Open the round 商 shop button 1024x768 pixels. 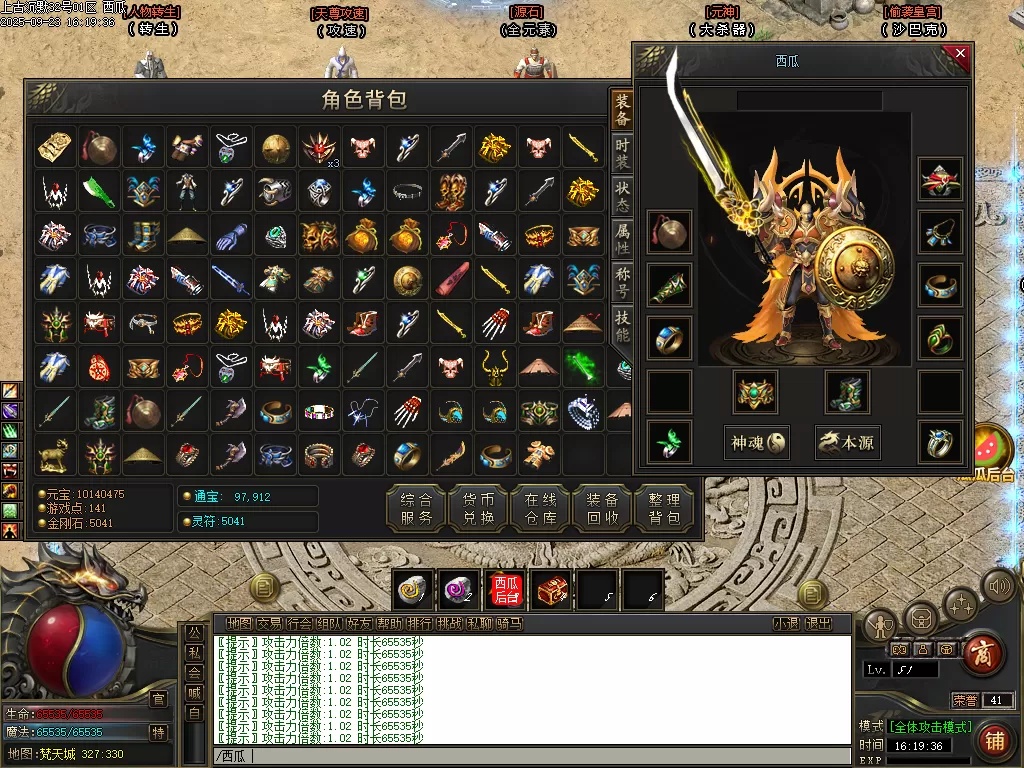984,654
